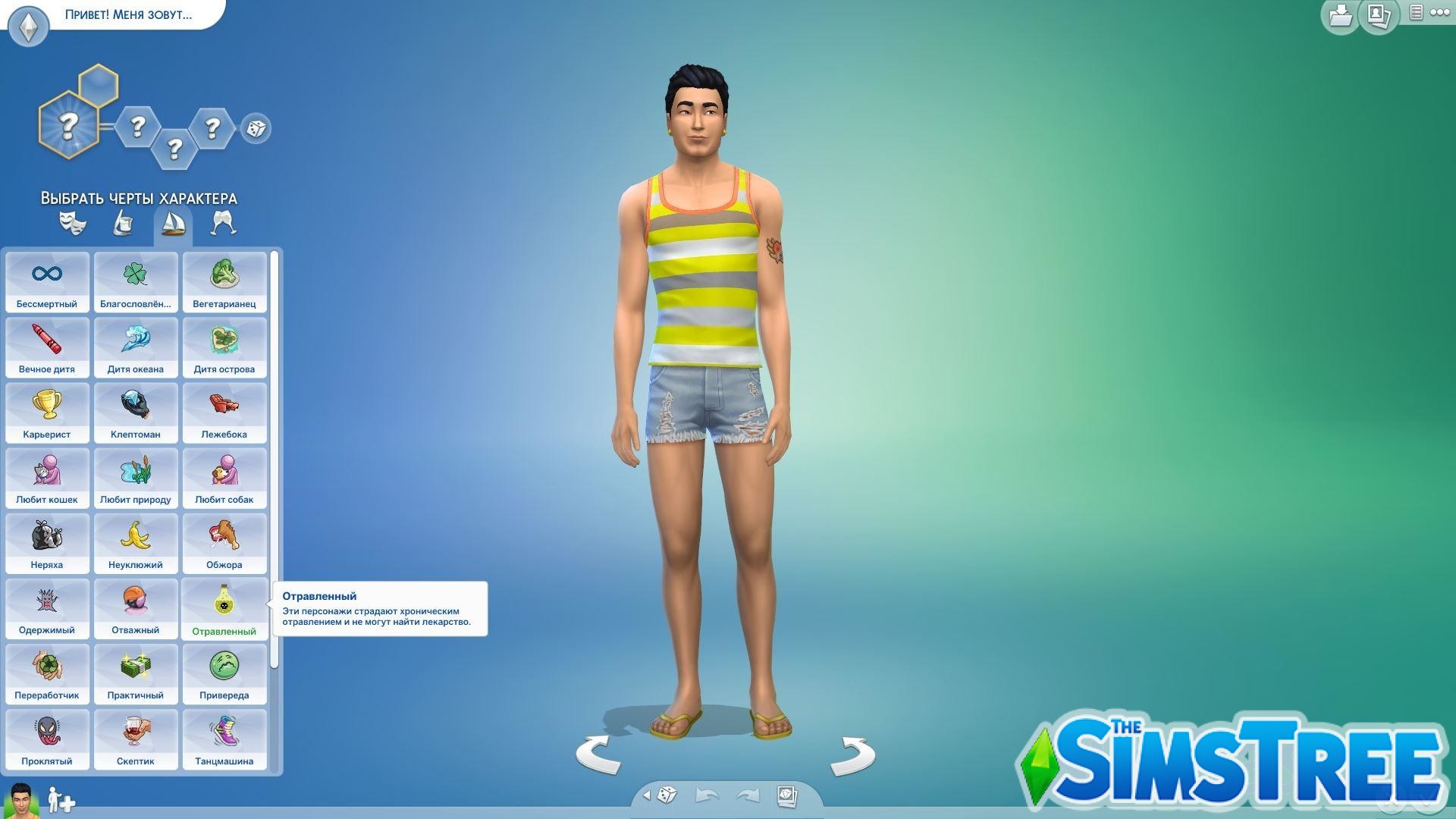Switch to the emotional traits tab
Screen dimensions: 1456x819
click(73, 221)
